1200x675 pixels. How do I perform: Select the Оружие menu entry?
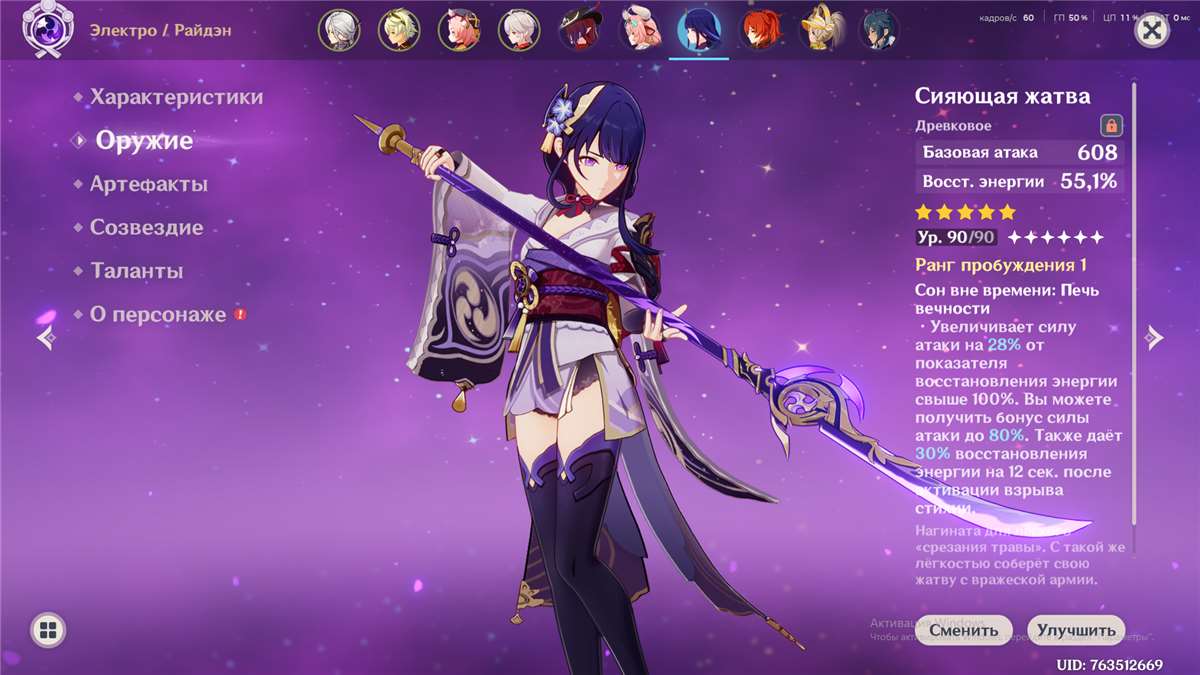click(144, 141)
